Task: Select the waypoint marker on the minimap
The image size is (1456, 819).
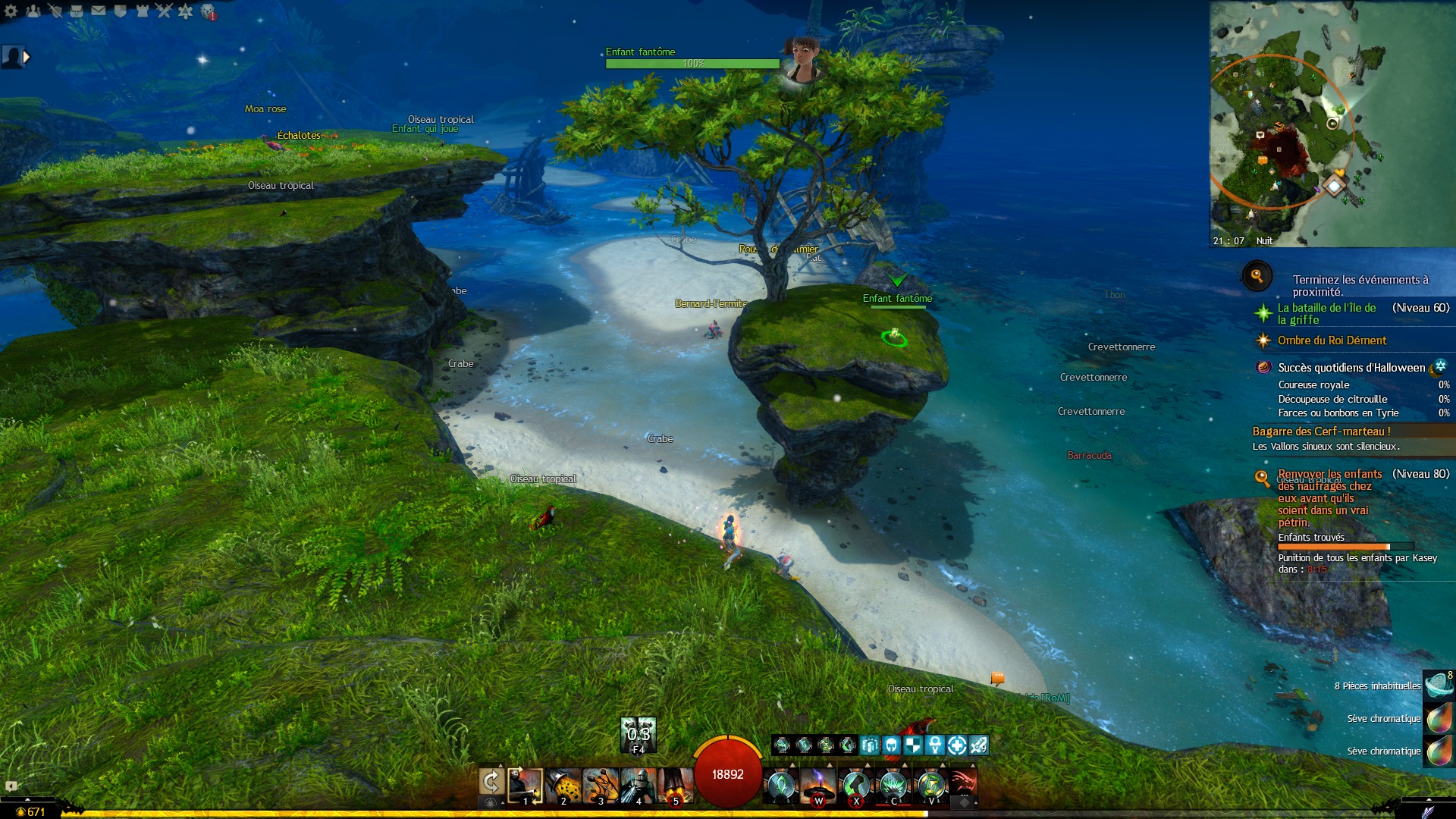Action: coord(1334,186)
